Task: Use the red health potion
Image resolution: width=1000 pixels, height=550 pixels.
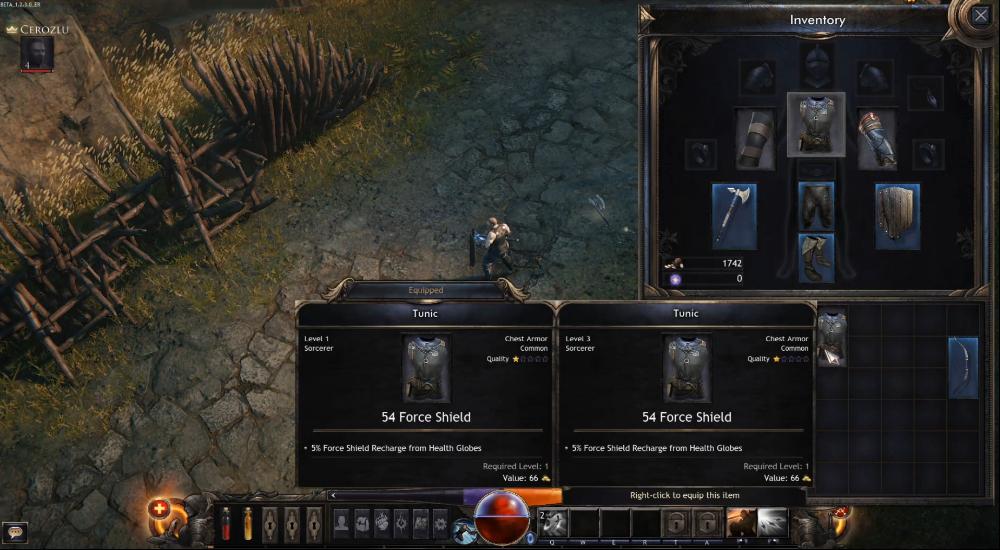Action: pyautogui.click(x=226, y=523)
